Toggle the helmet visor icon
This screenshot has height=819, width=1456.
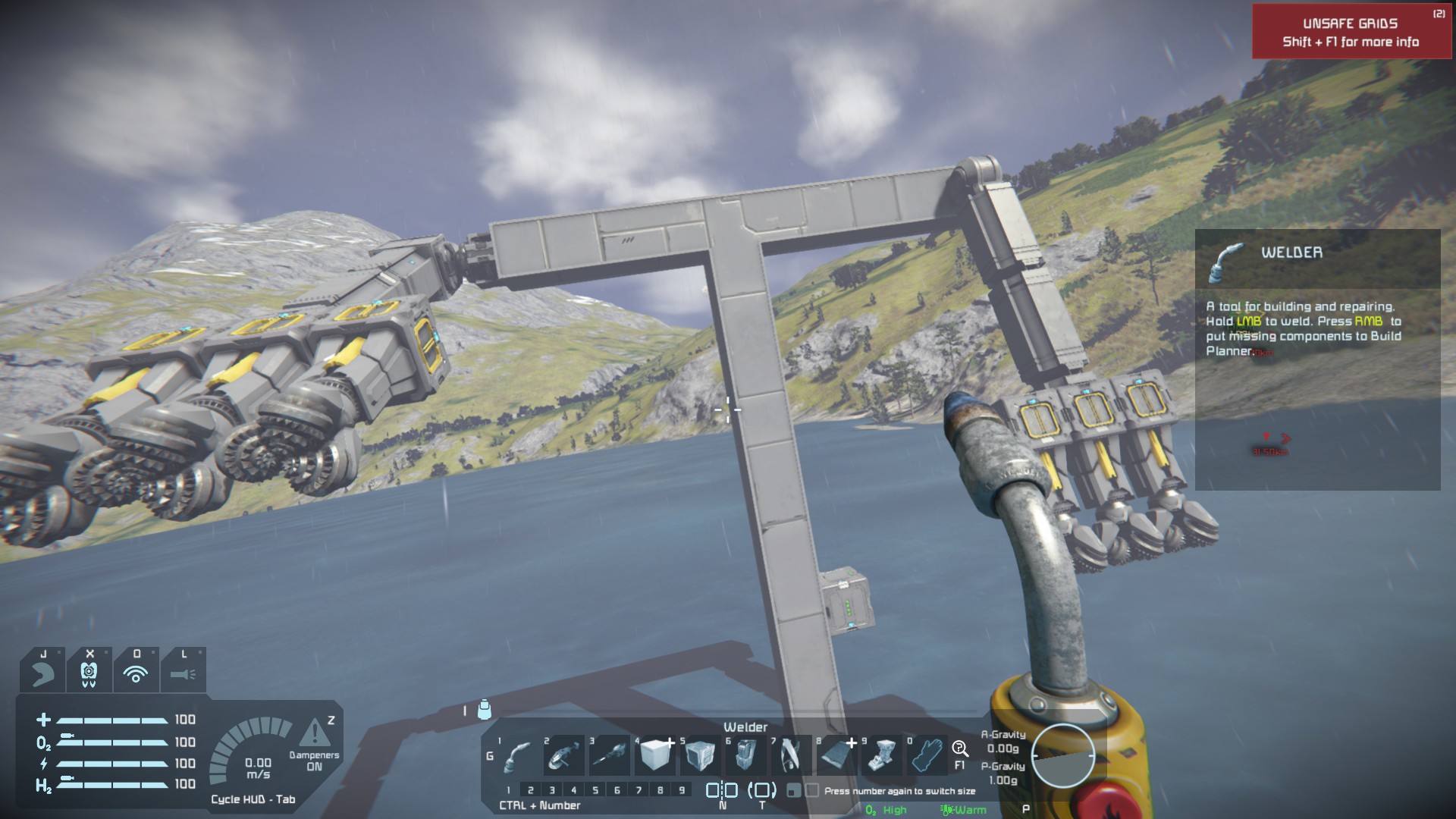(x=89, y=673)
